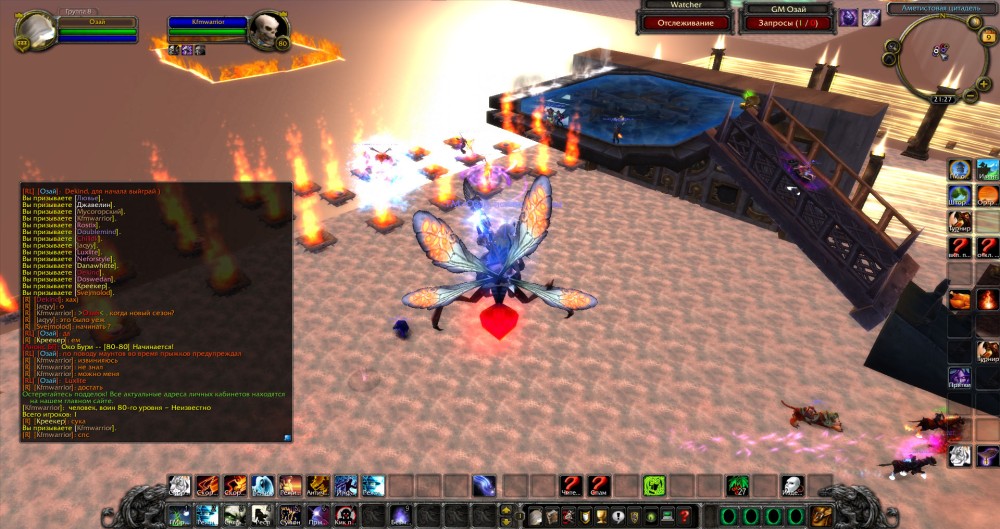The image size is (1000, 529).
Task: Select the Kfmwarrior target skull portrait
Action: (x=267, y=31)
